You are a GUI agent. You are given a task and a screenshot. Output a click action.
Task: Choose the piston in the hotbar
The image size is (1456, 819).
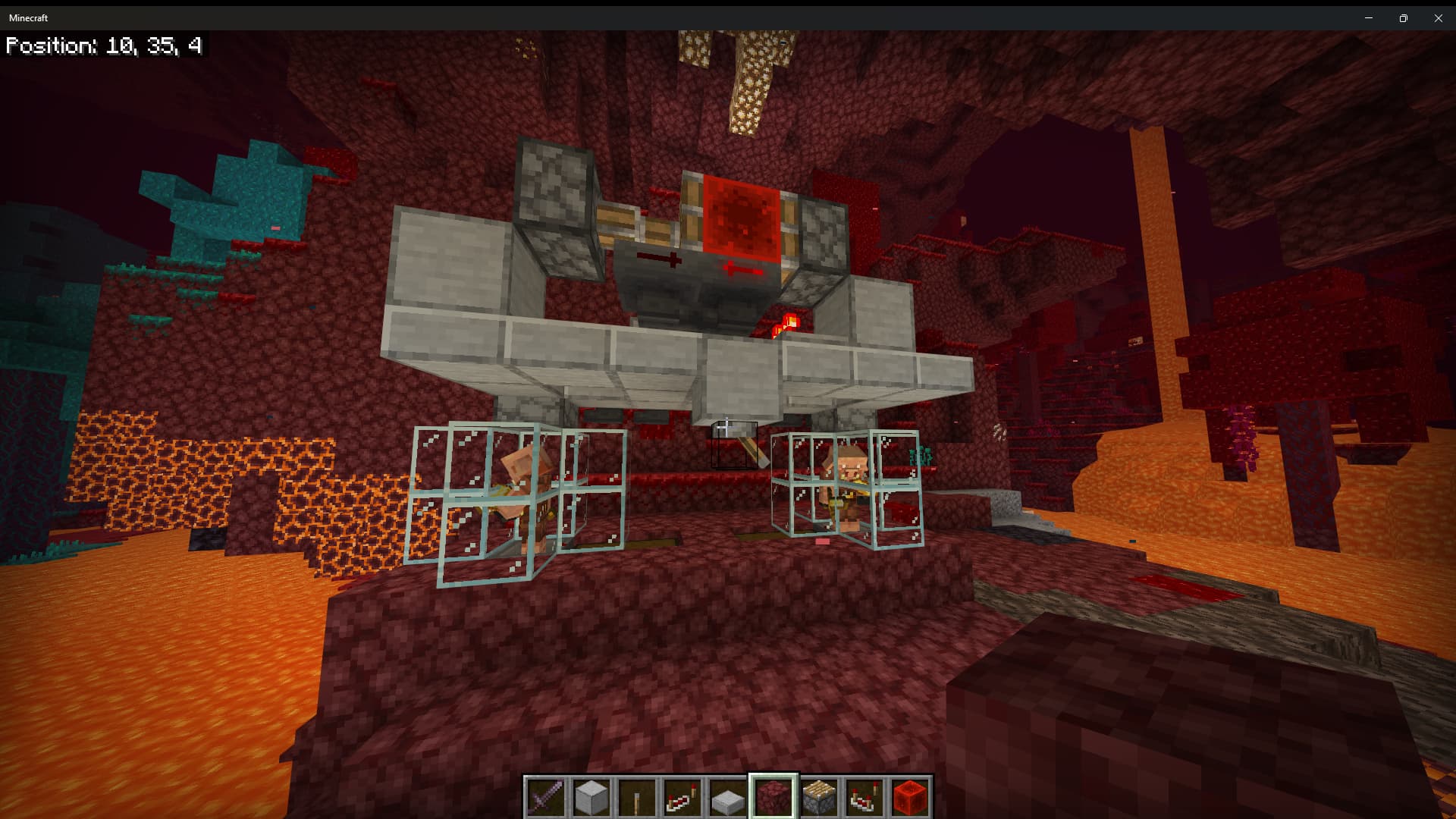(x=819, y=797)
